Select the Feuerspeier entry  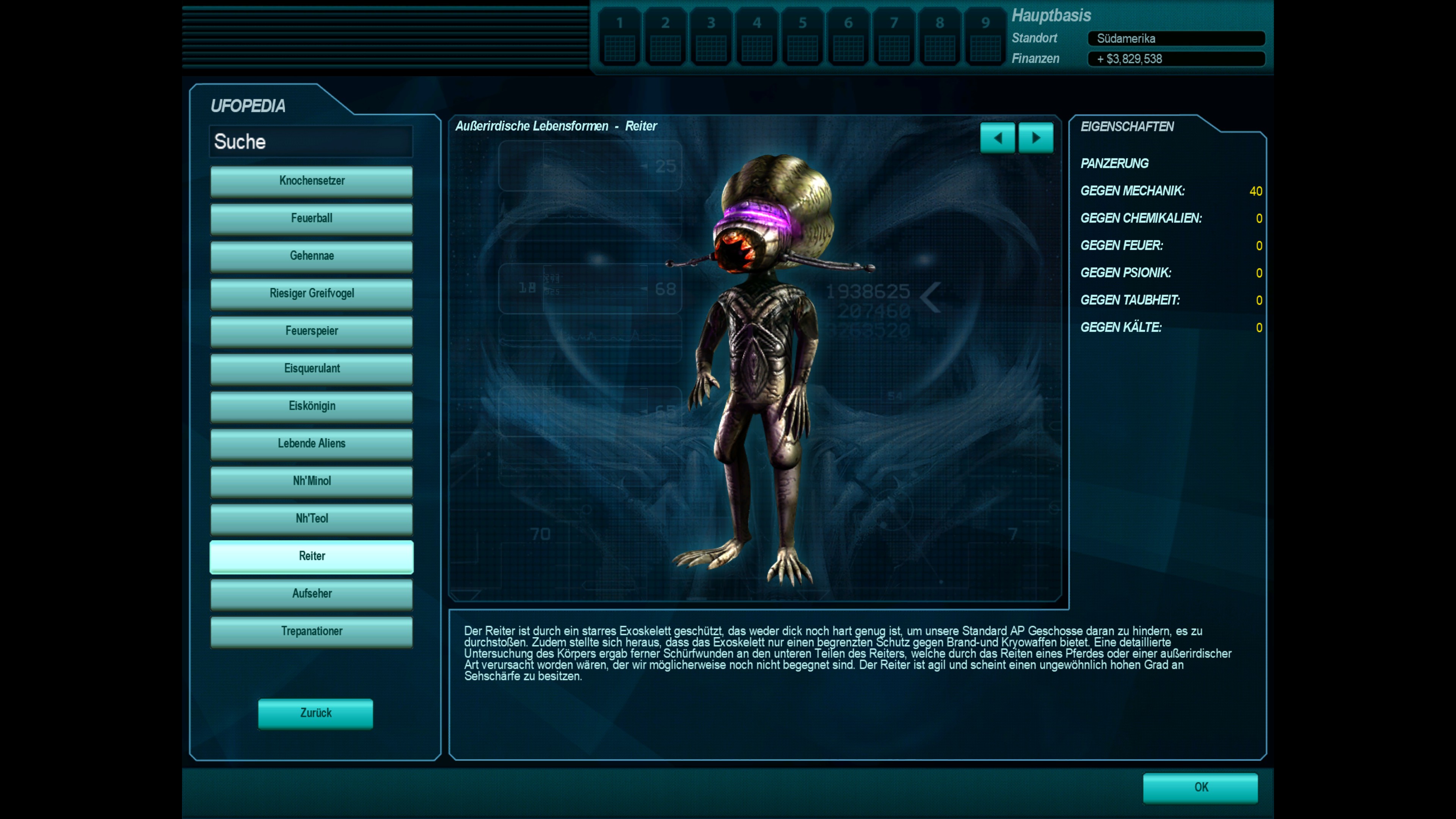[x=311, y=331]
